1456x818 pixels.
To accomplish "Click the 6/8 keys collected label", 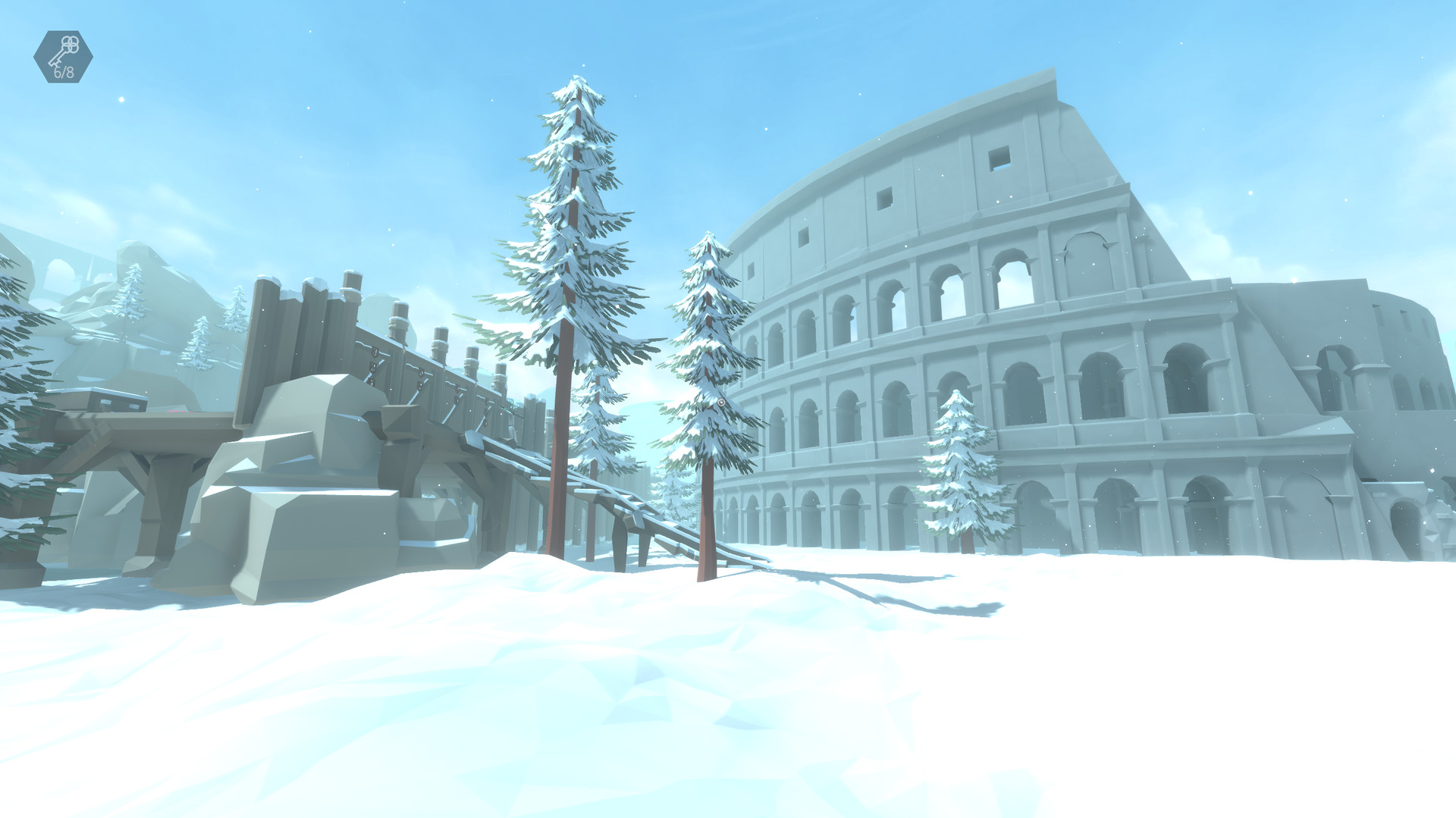I will [64, 72].
